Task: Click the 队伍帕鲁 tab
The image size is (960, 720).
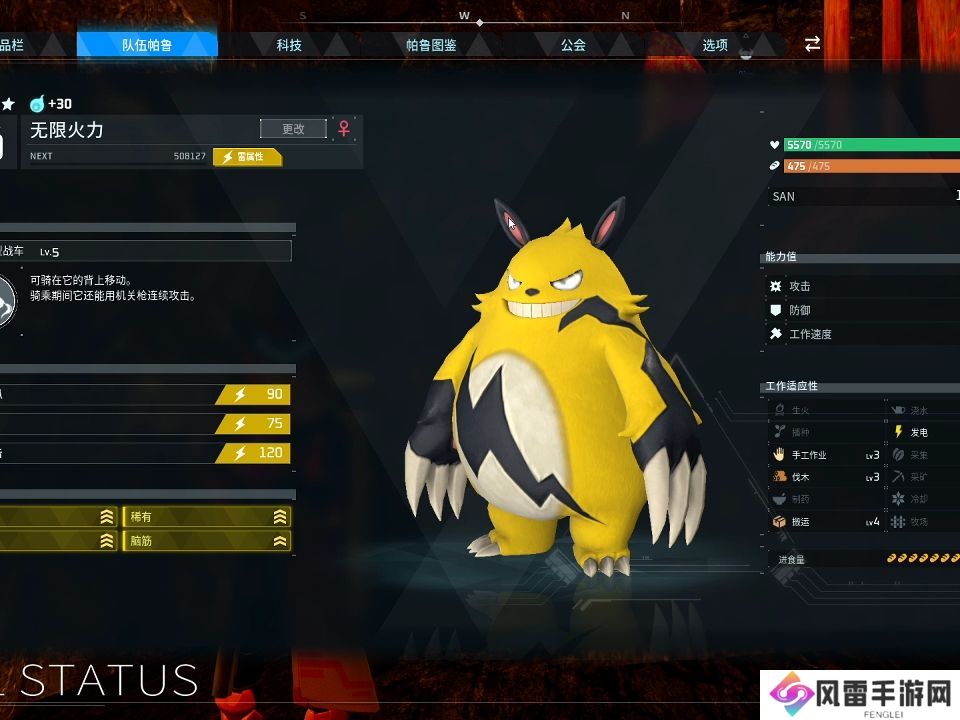Action: click(x=147, y=45)
